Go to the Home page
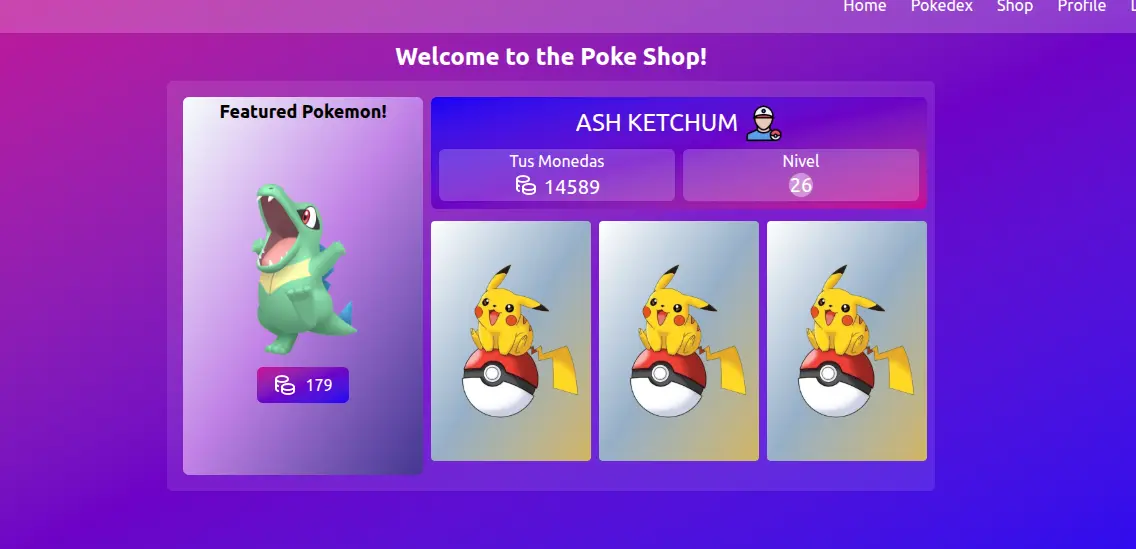1136x549 pixels. point(864,7)
